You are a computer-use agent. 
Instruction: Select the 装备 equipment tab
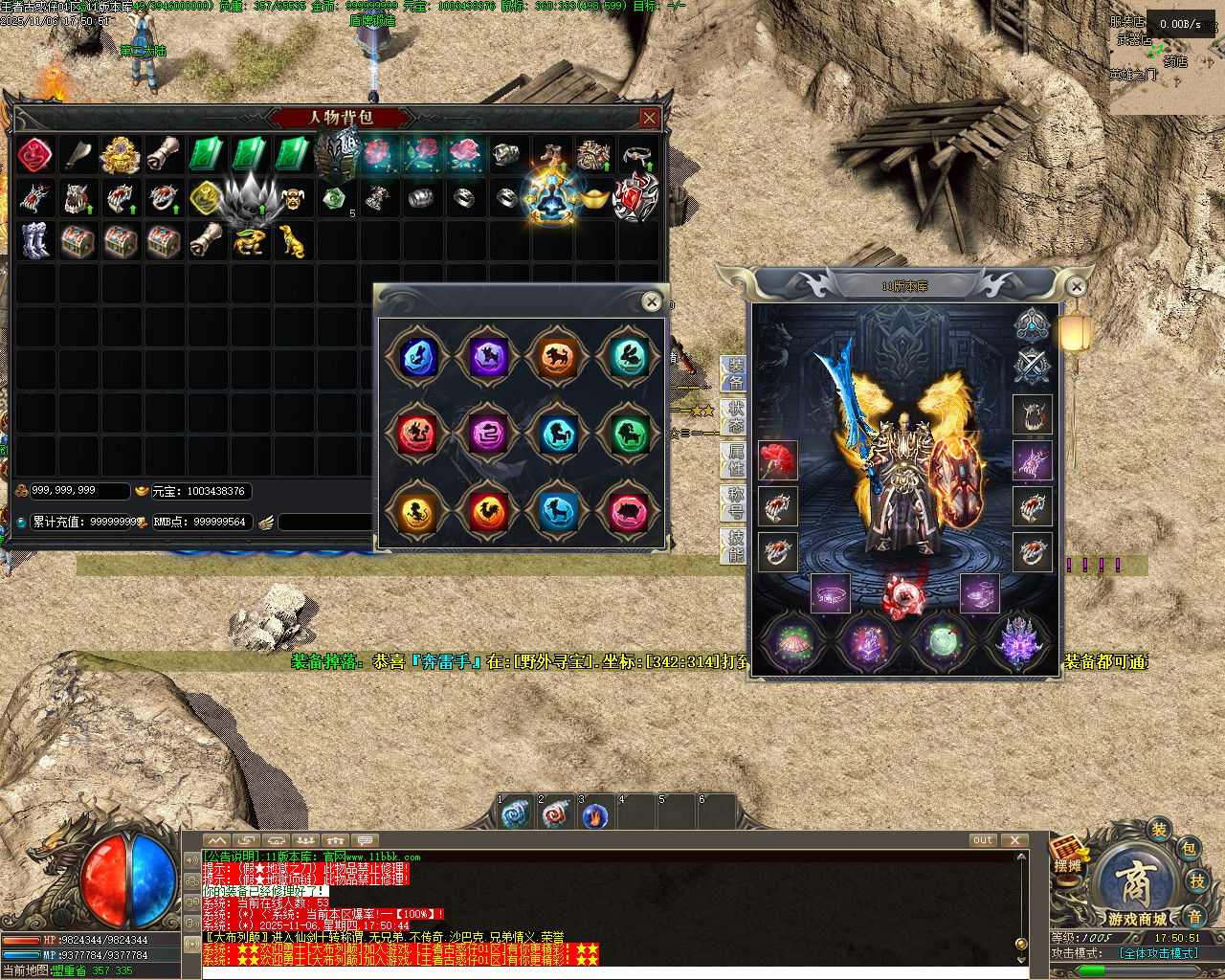coord(735,373)
